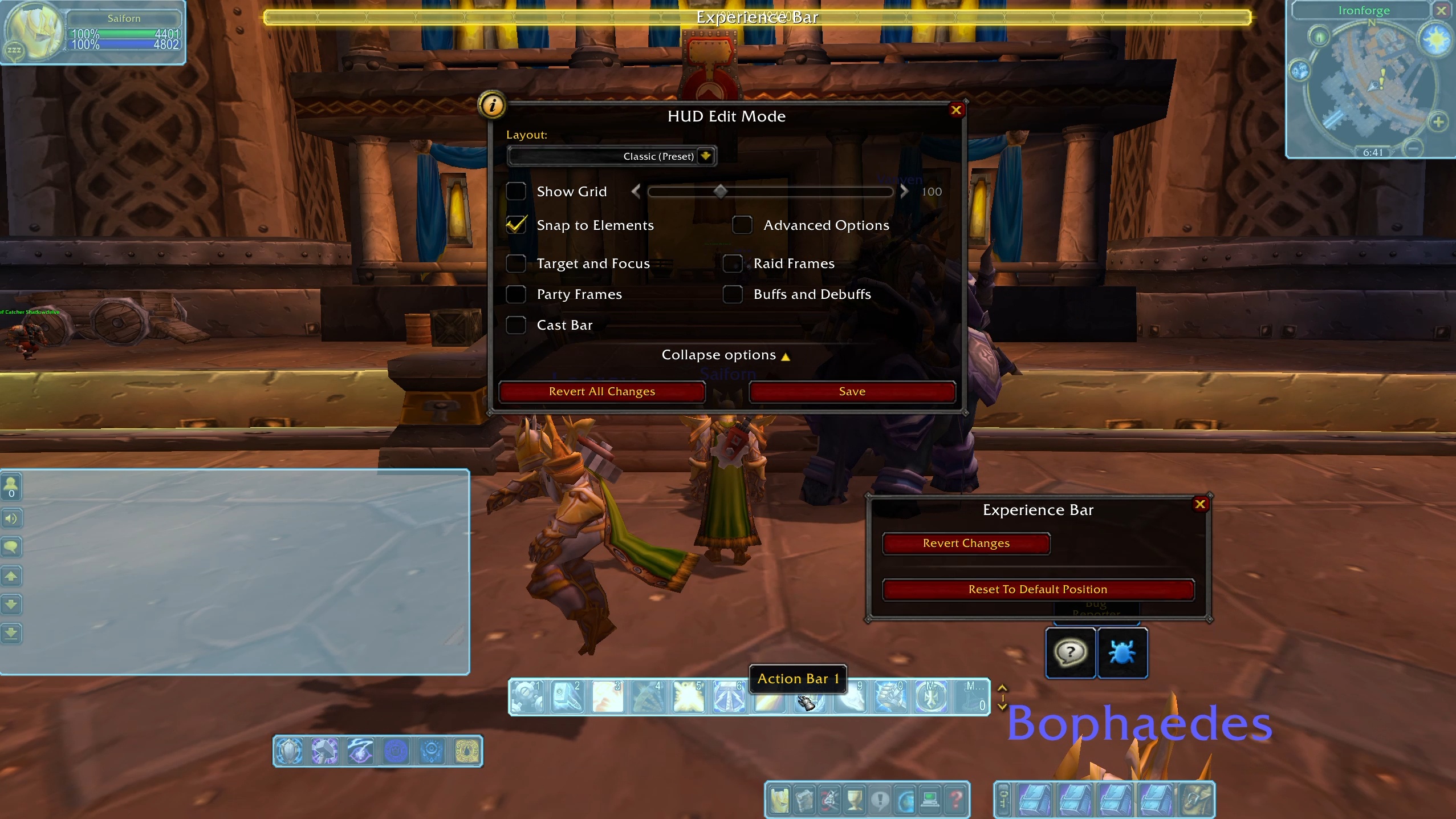This screenshot has height=819, width=1456.
Task: Close the HUD Edit Mode window
Action: tap(956, 110)
